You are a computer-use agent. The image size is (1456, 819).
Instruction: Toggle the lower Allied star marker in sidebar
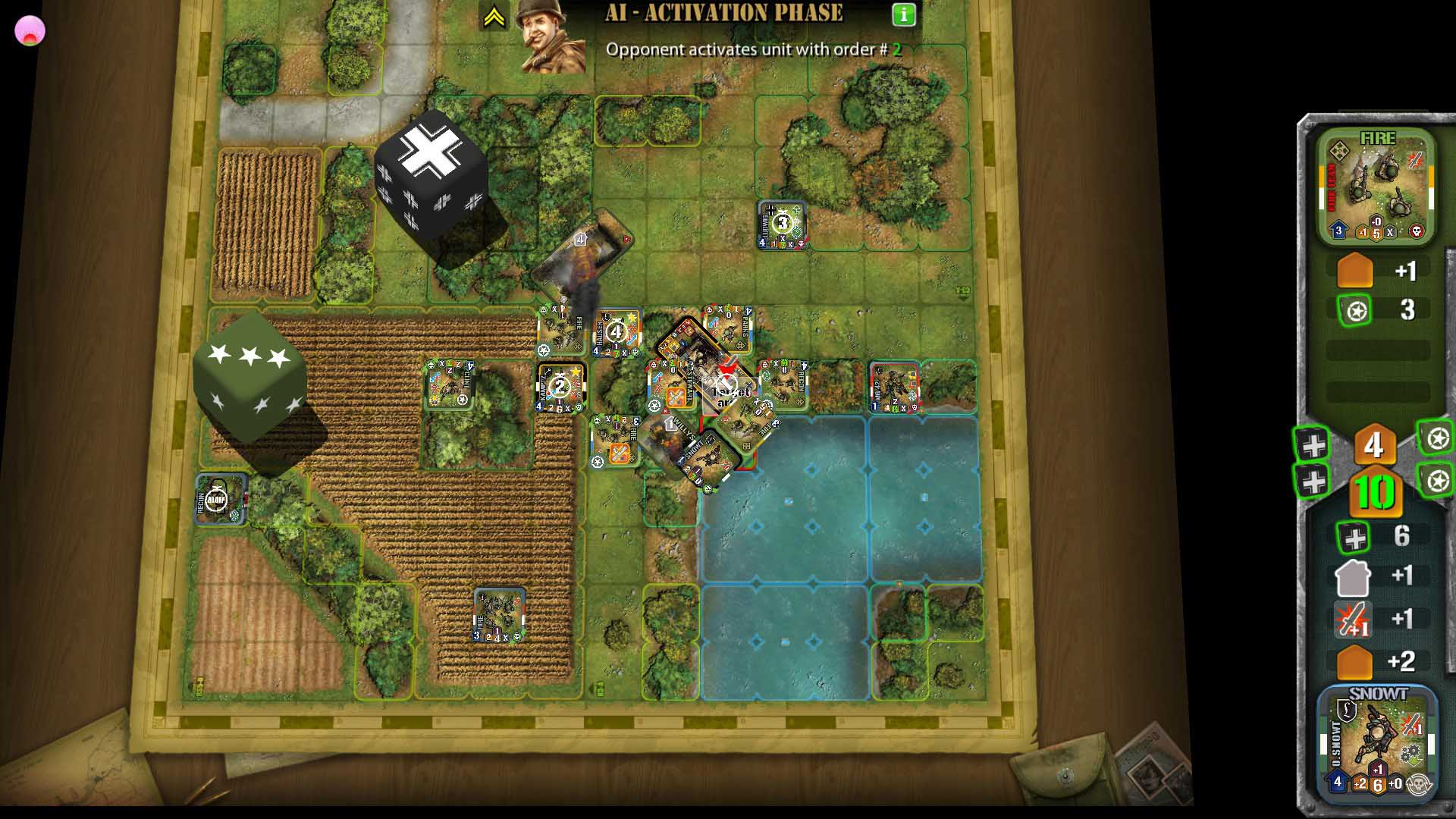coord(1434,479)
